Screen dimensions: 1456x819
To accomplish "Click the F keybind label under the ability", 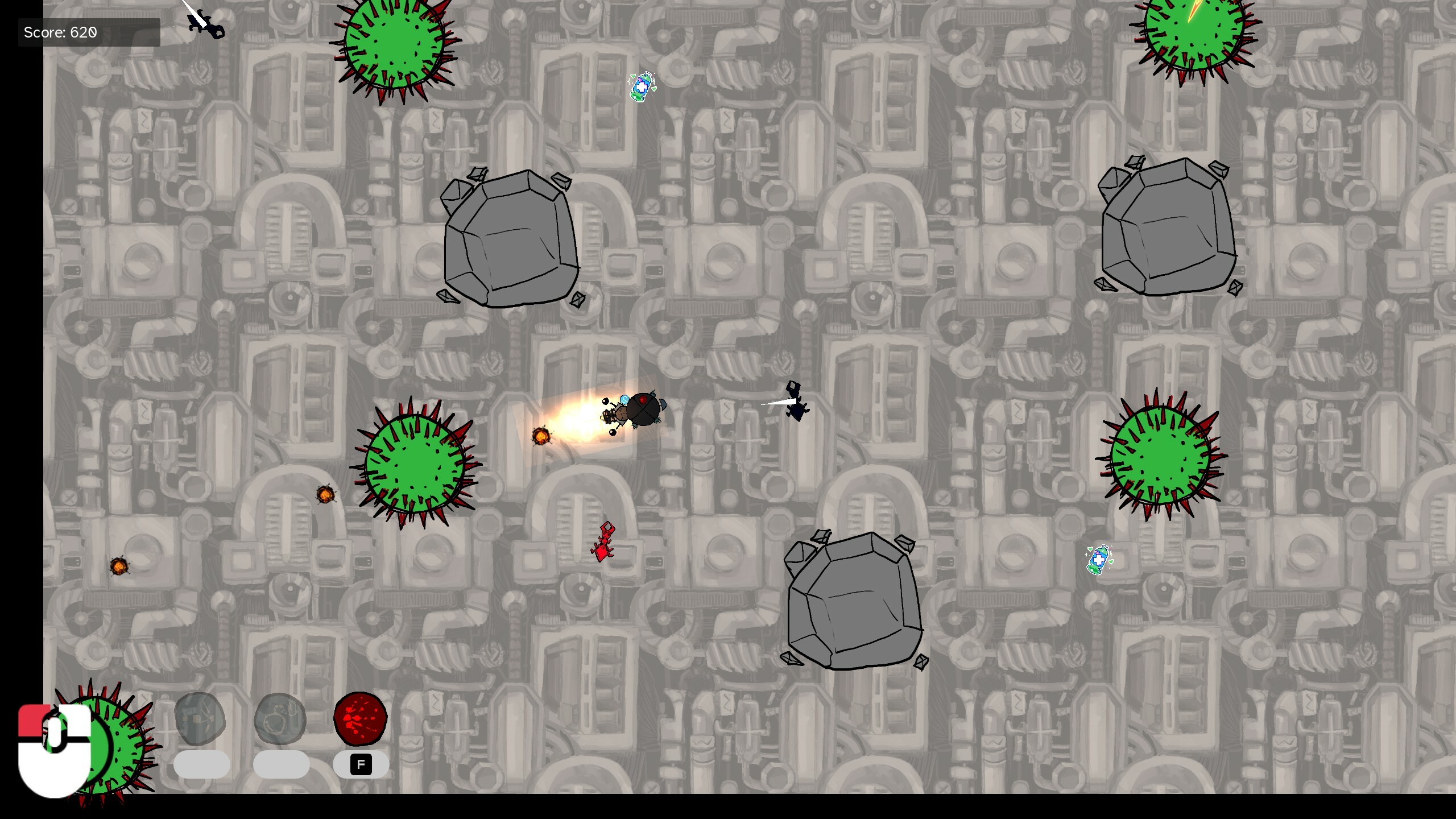I will pyautogui.click(x=362, y=764).
